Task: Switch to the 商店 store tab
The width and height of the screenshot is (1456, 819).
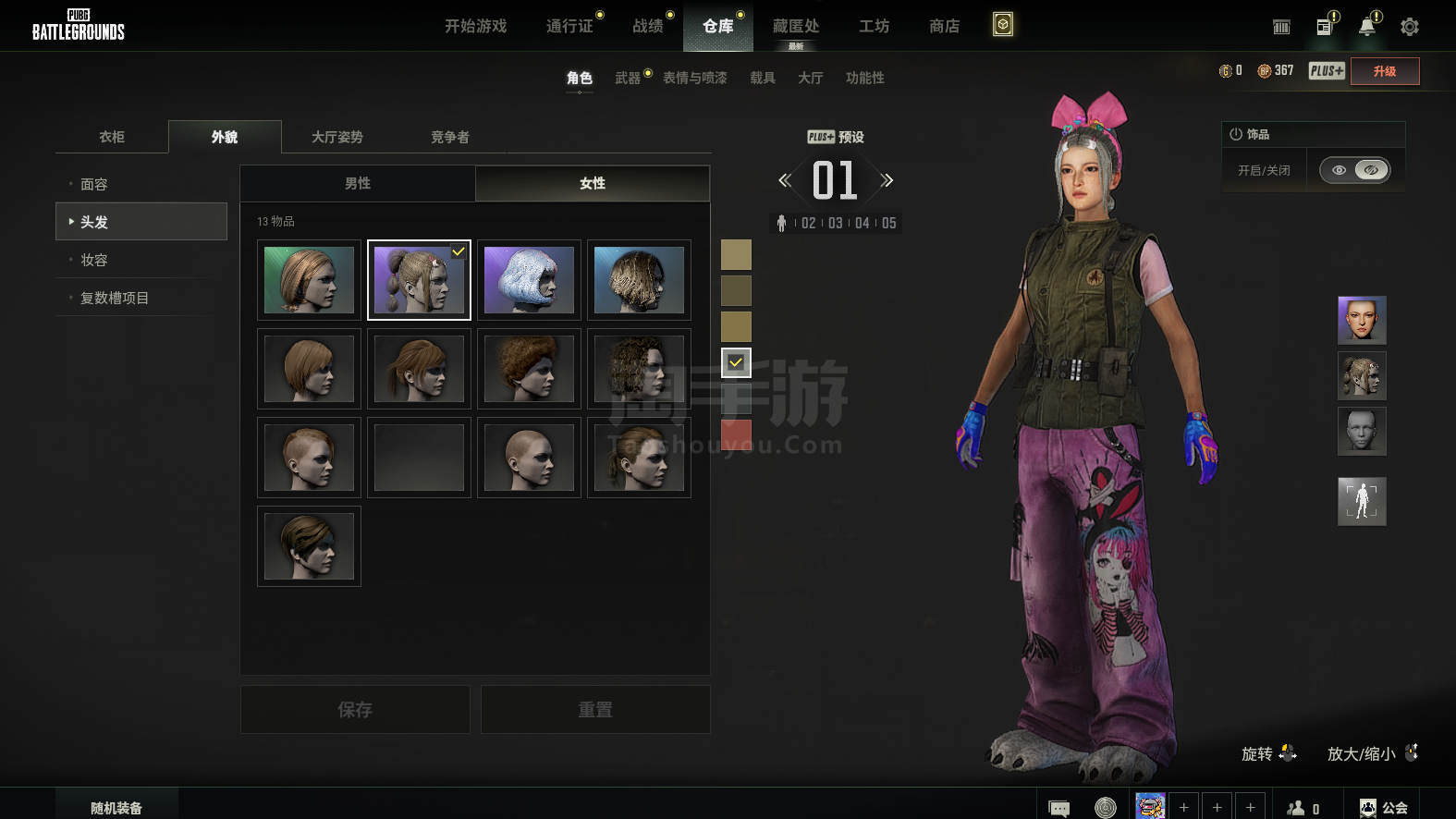Action: click(x=944, y=26)
